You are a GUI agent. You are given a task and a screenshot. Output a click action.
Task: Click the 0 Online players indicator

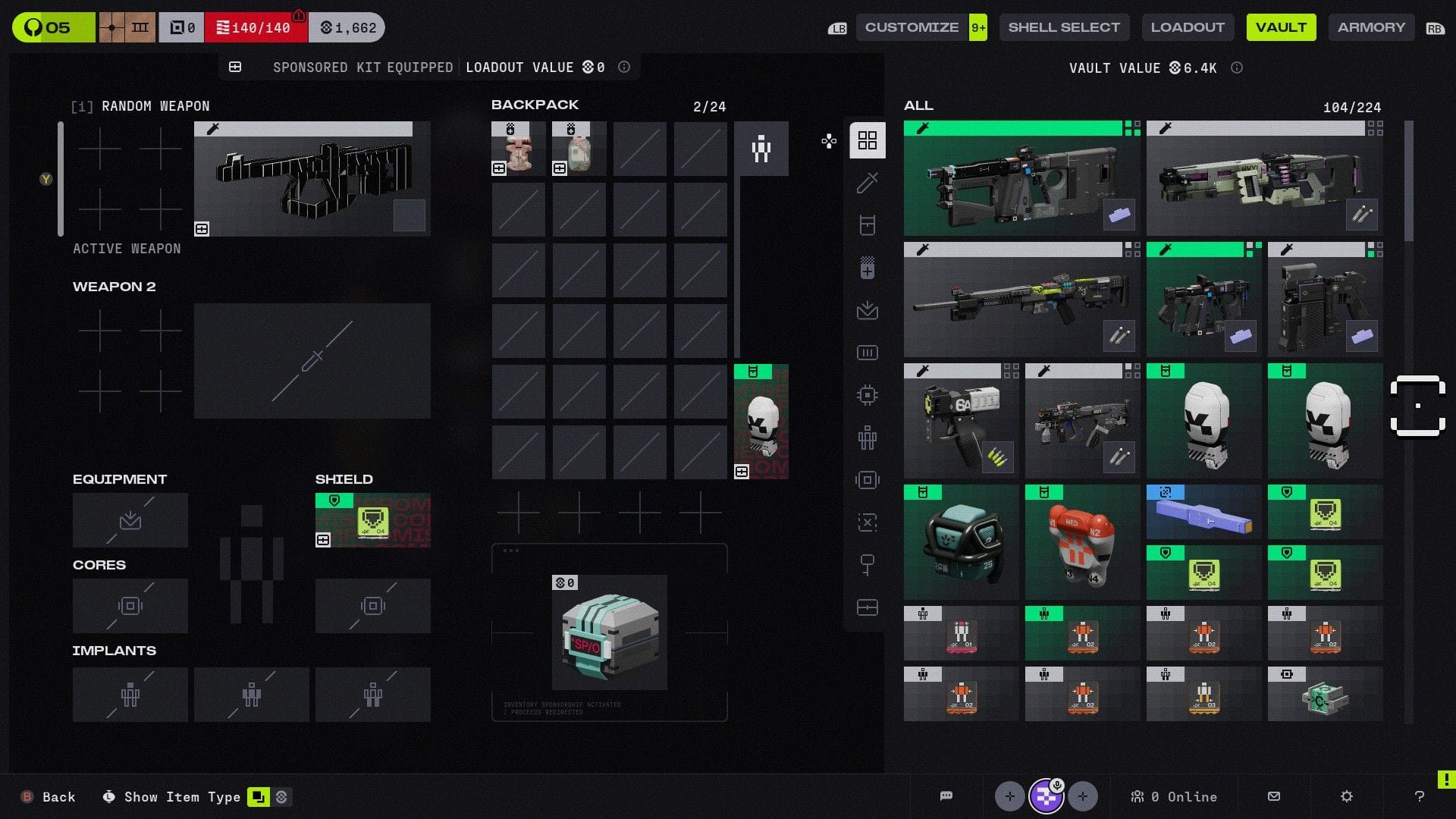click(x=1175, y=796)
